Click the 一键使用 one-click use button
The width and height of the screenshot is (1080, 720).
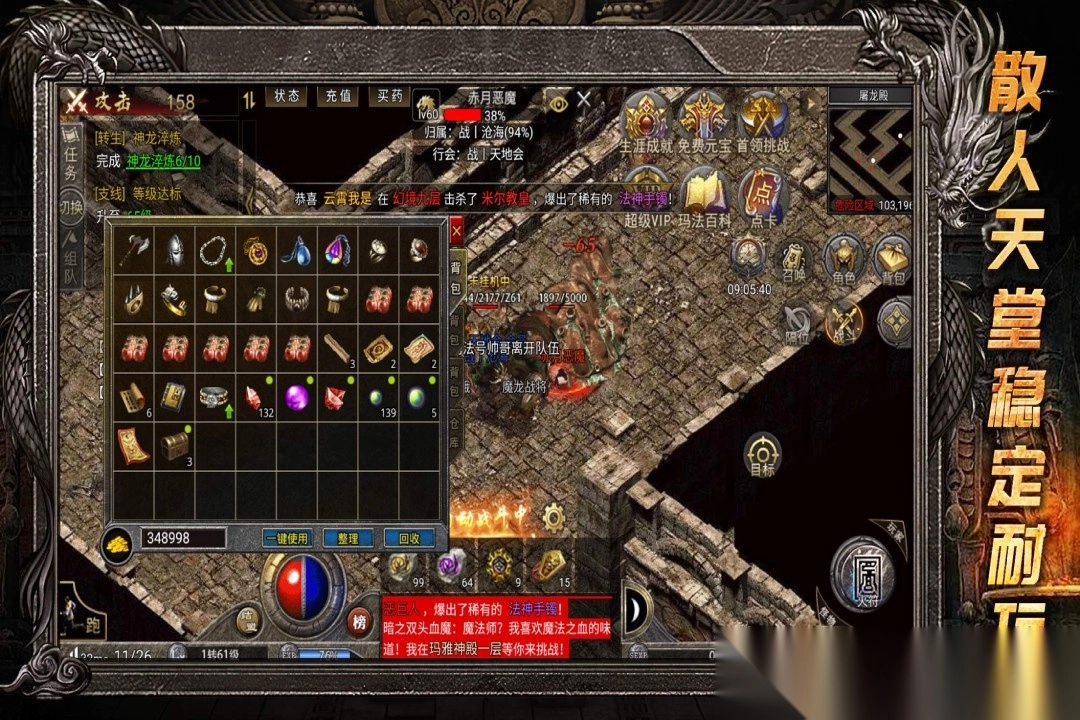[287, 538]
